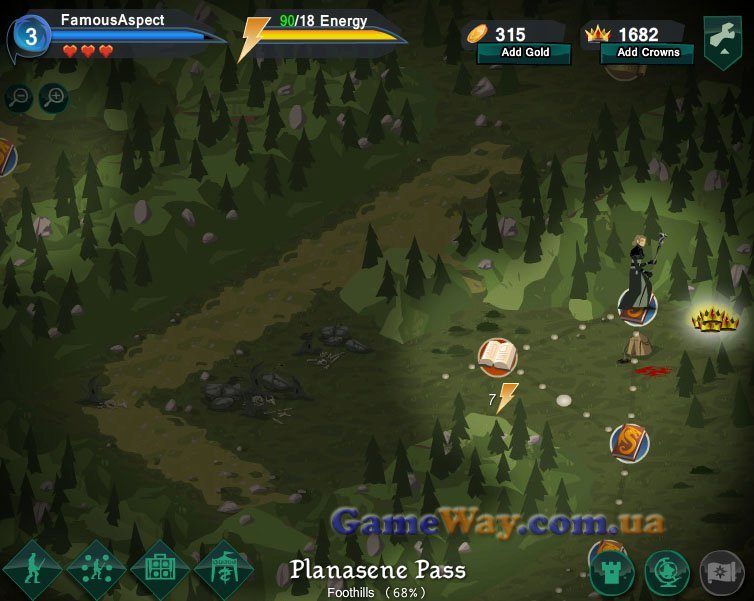Open the skills icon with the circled warrior
754x601 pixels.
pyautogui.click(x=96, y=570)
